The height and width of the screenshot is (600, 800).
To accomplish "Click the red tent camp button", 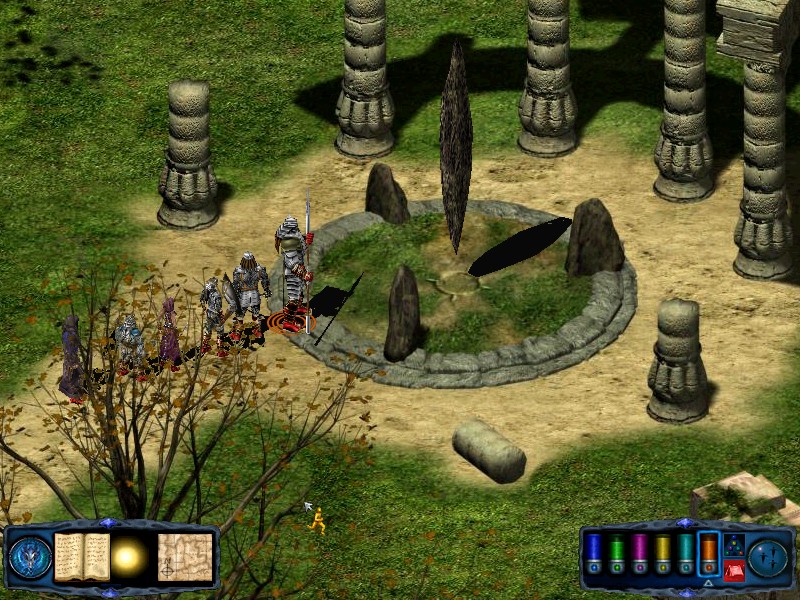I will pyautogui.click(x=733, y=570).
